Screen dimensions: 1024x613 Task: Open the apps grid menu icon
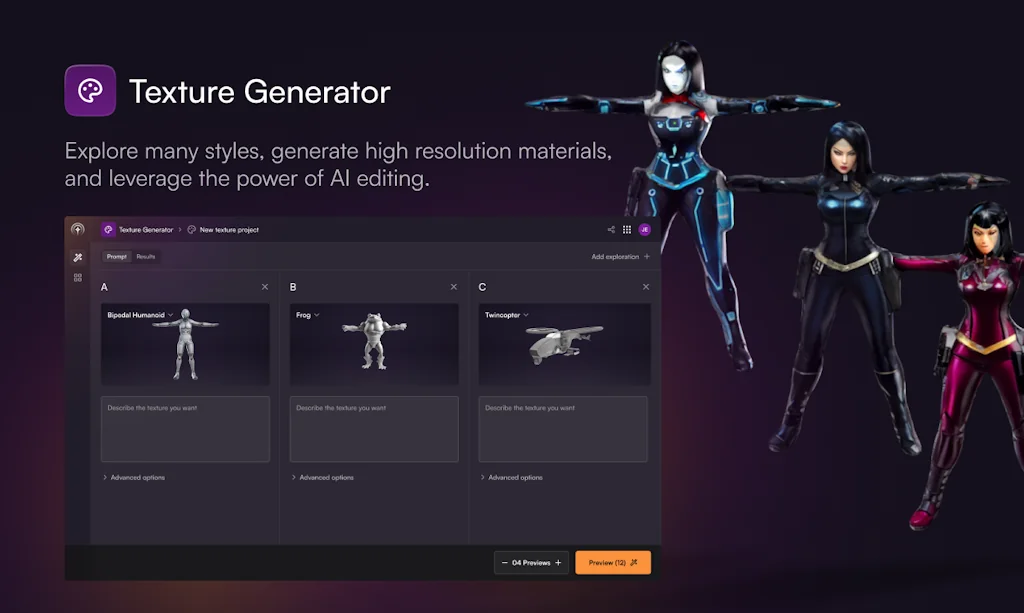coord(627,230)
